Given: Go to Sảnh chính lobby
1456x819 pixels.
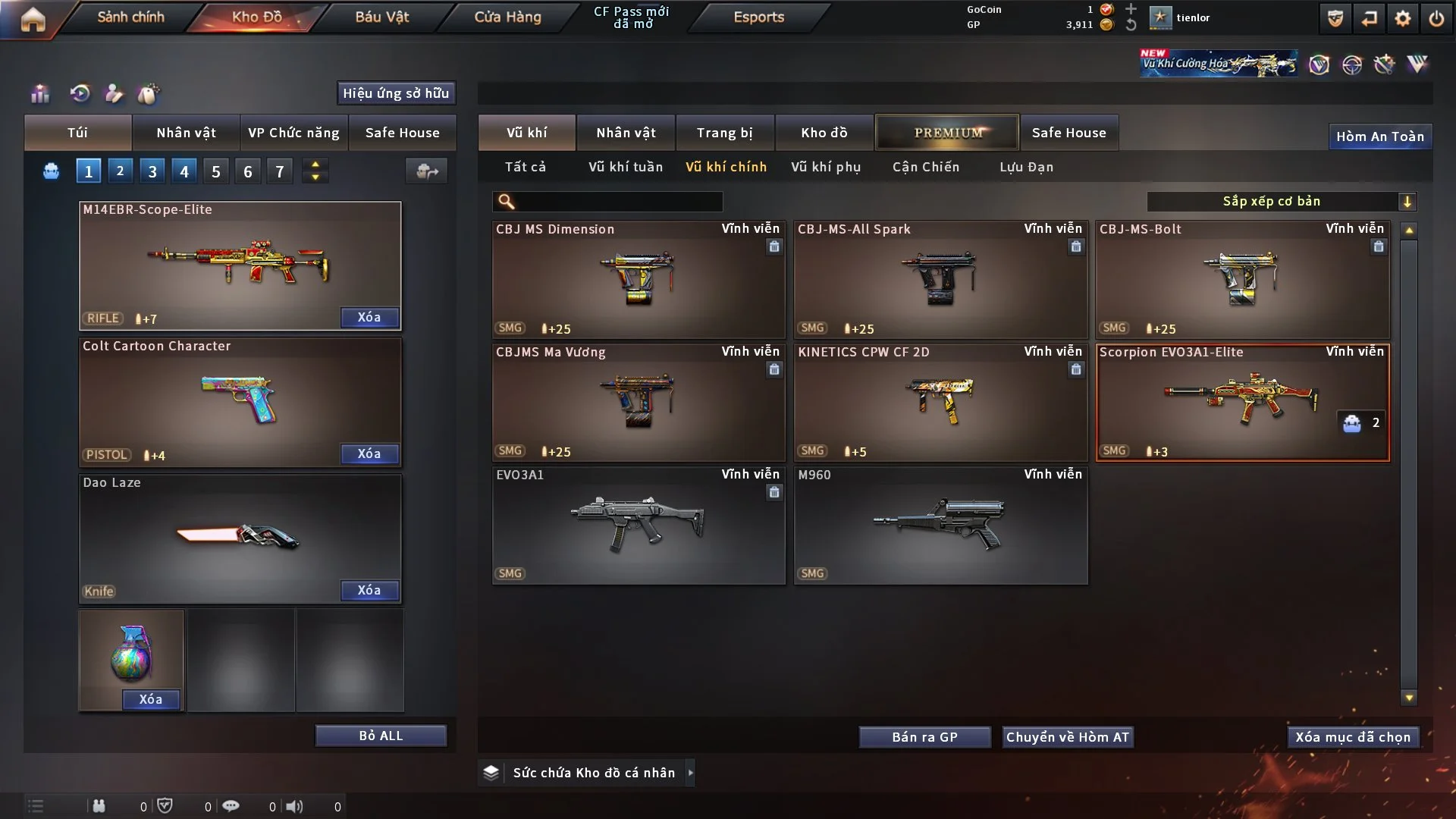Looking at the screenshot, I should pos(130,17).
